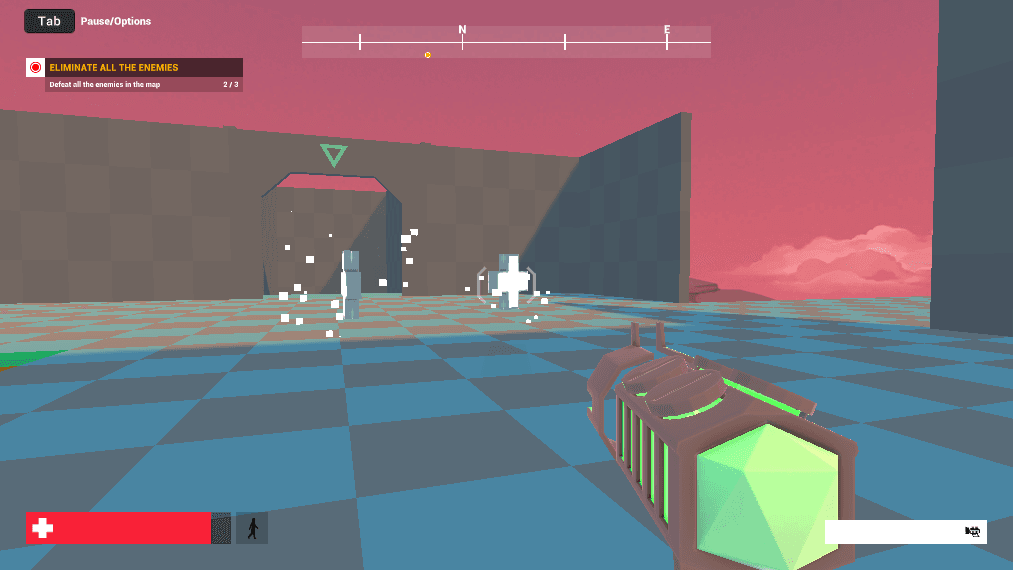Select the stance figure icon
The height and width of the screenshot is (570, 1013).
pos(252,528)
